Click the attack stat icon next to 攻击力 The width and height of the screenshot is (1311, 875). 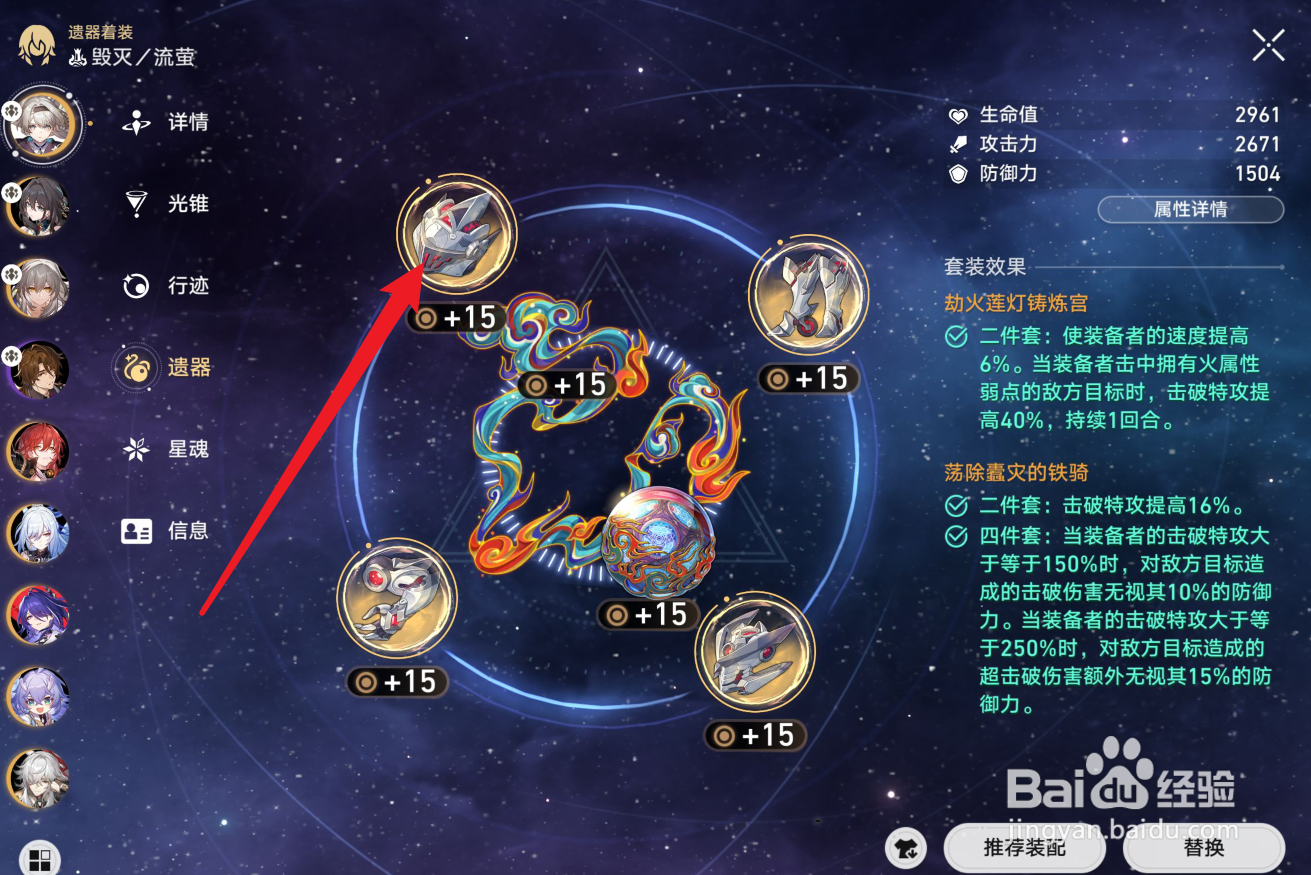point(958,144)
